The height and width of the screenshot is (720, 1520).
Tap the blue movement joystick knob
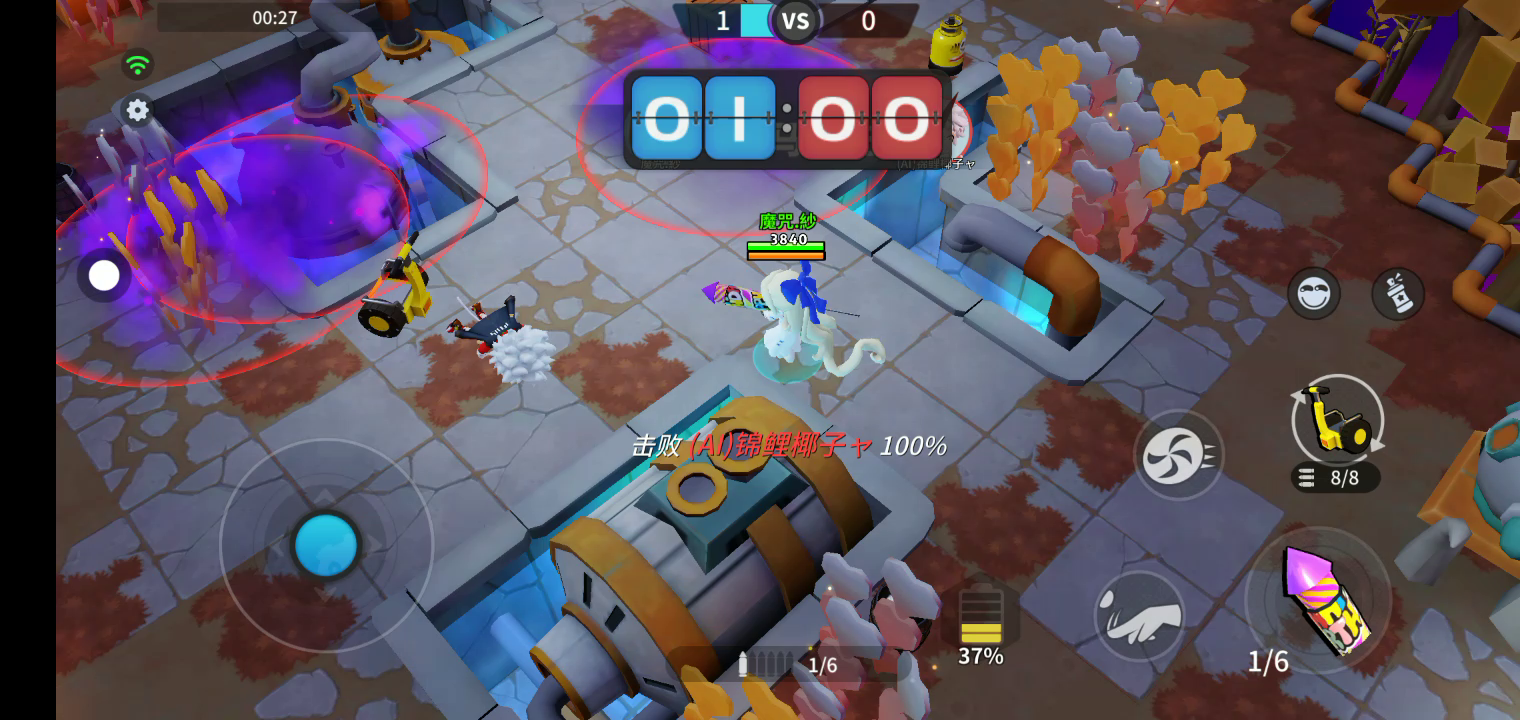click(x=326, y=545)
